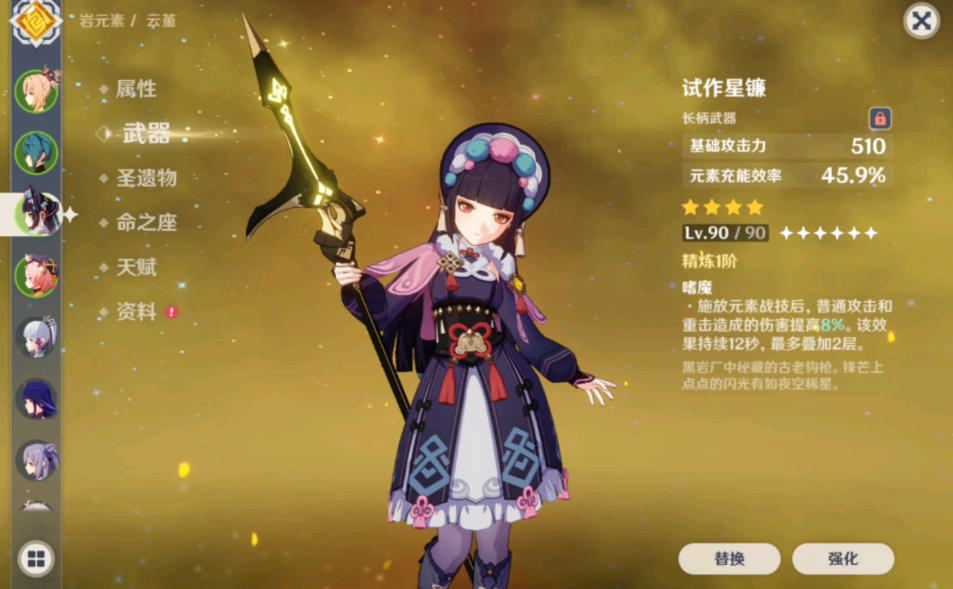This screenshot has height=589, width=953.
Task: Choose the dark purple-haired character portrait
Action: point(35,399)
